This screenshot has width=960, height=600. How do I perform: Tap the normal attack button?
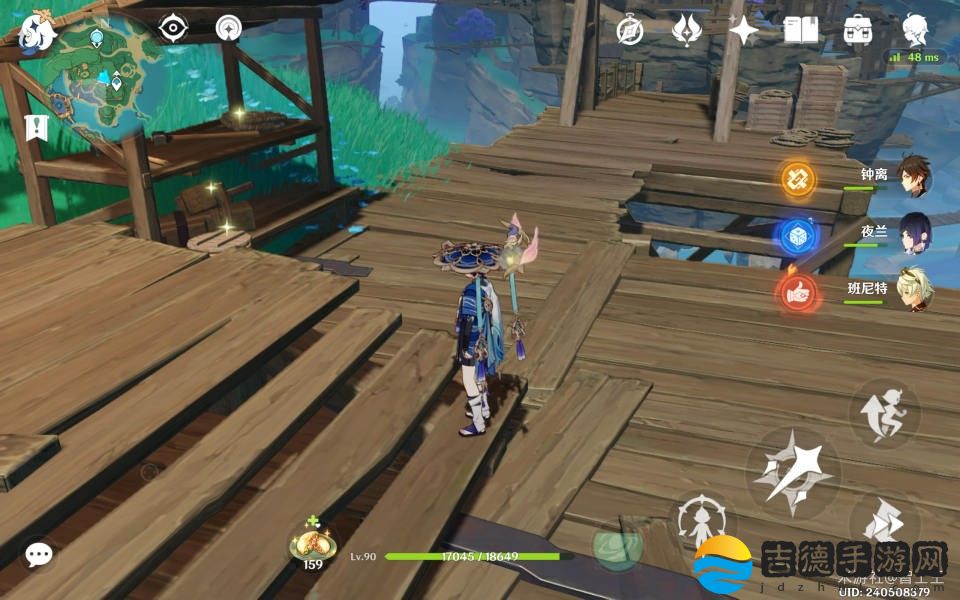click(793, 470)
